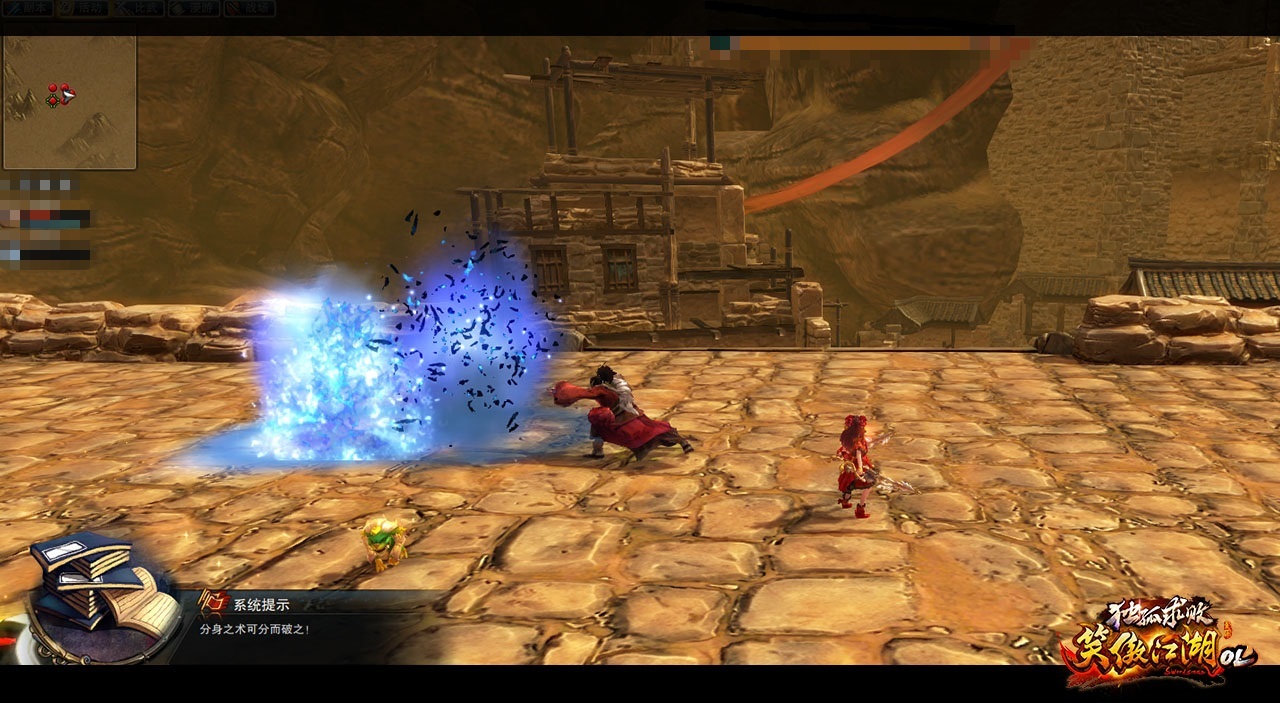Open the 战场 battlefield menu button

click(x=250, y=7)
